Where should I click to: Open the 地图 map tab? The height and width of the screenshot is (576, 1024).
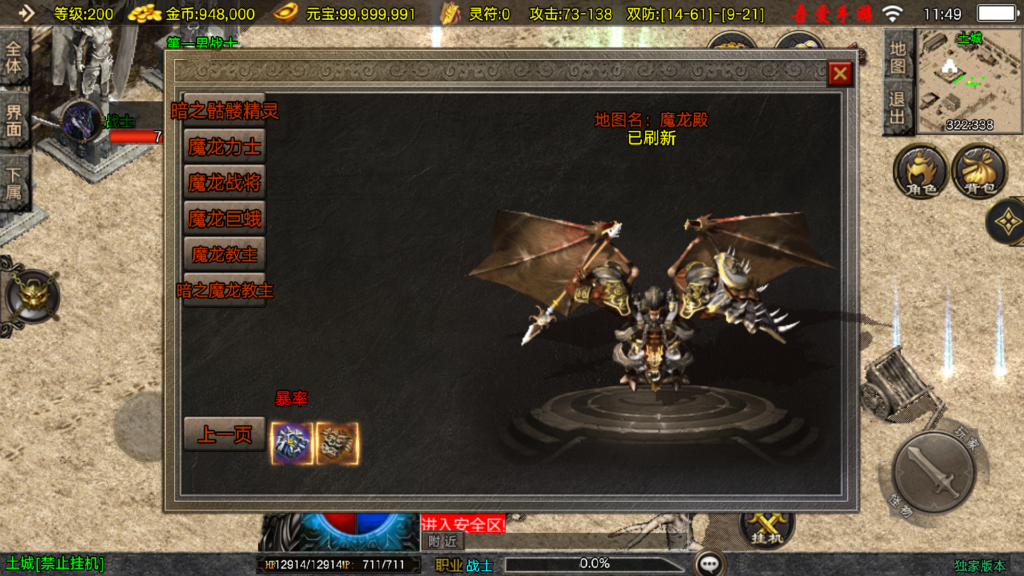[898, 56]
